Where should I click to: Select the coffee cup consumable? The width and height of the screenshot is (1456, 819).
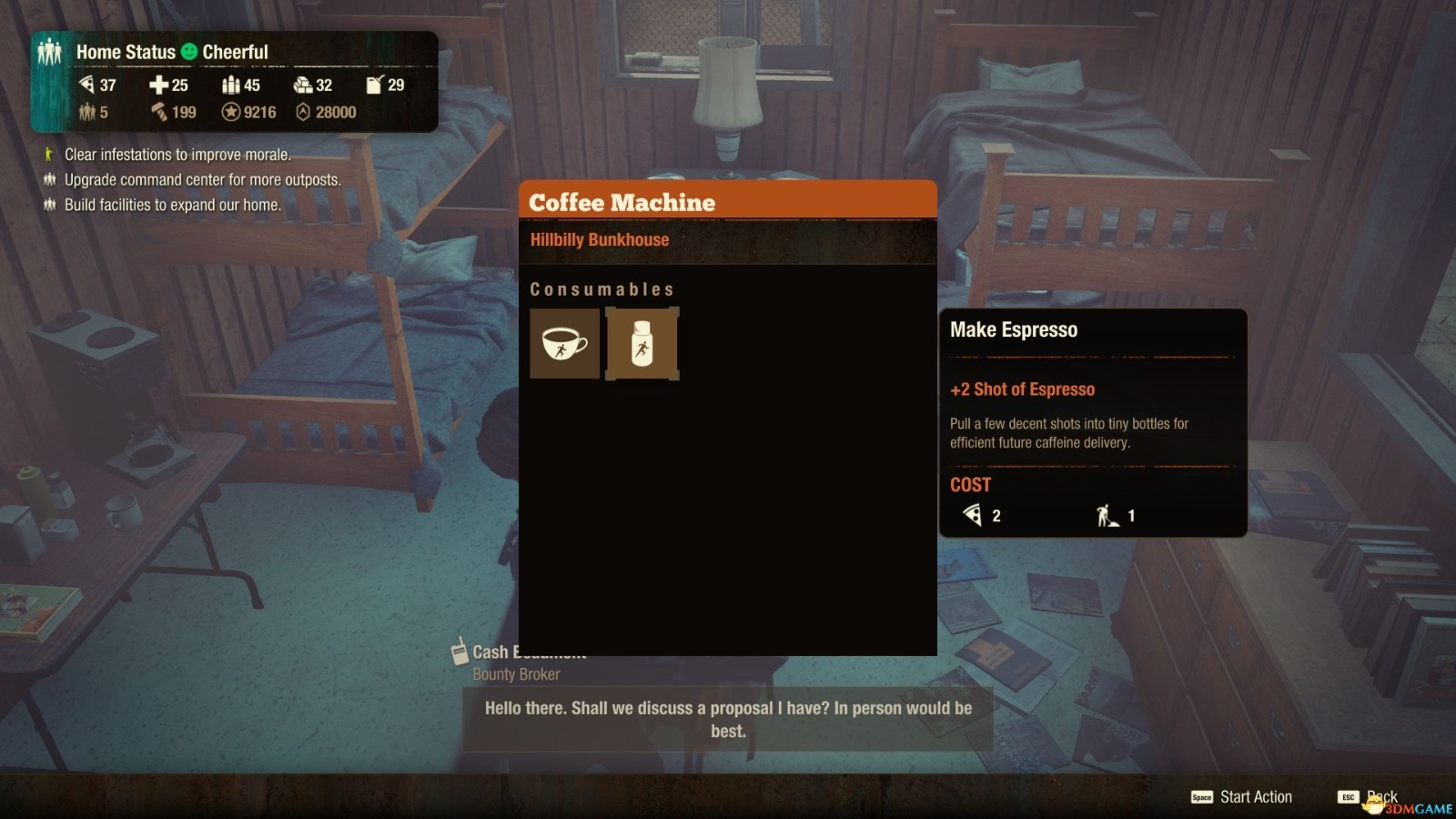tap(564, 343)
